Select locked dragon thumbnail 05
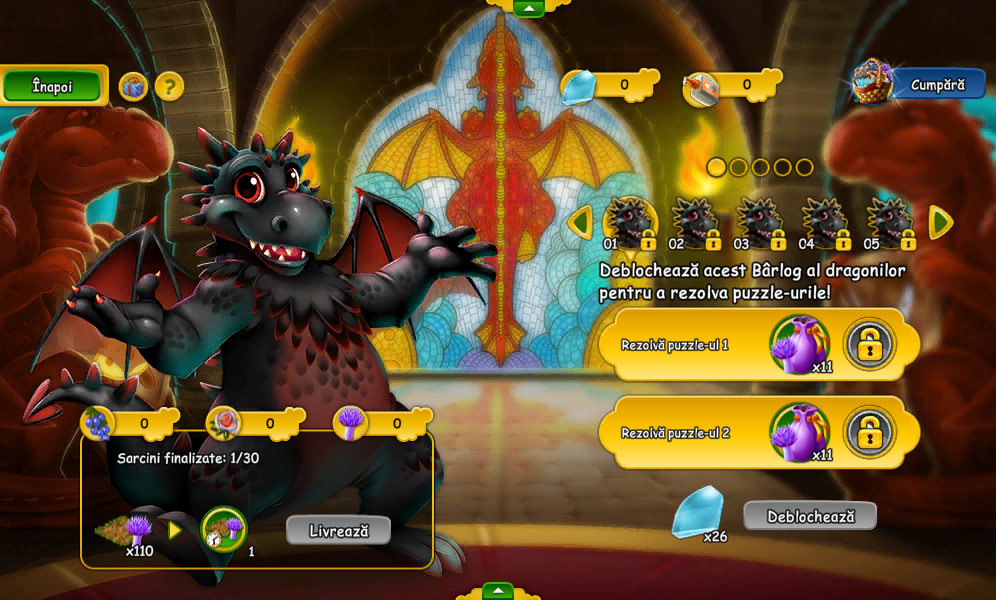The width and height of the screenshot is (996, 600). (890, 222)
